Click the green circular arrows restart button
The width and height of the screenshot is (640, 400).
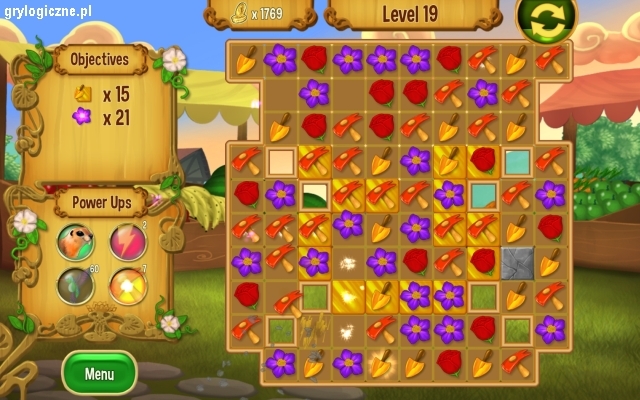pyautogui.click(x=545, y=20)
